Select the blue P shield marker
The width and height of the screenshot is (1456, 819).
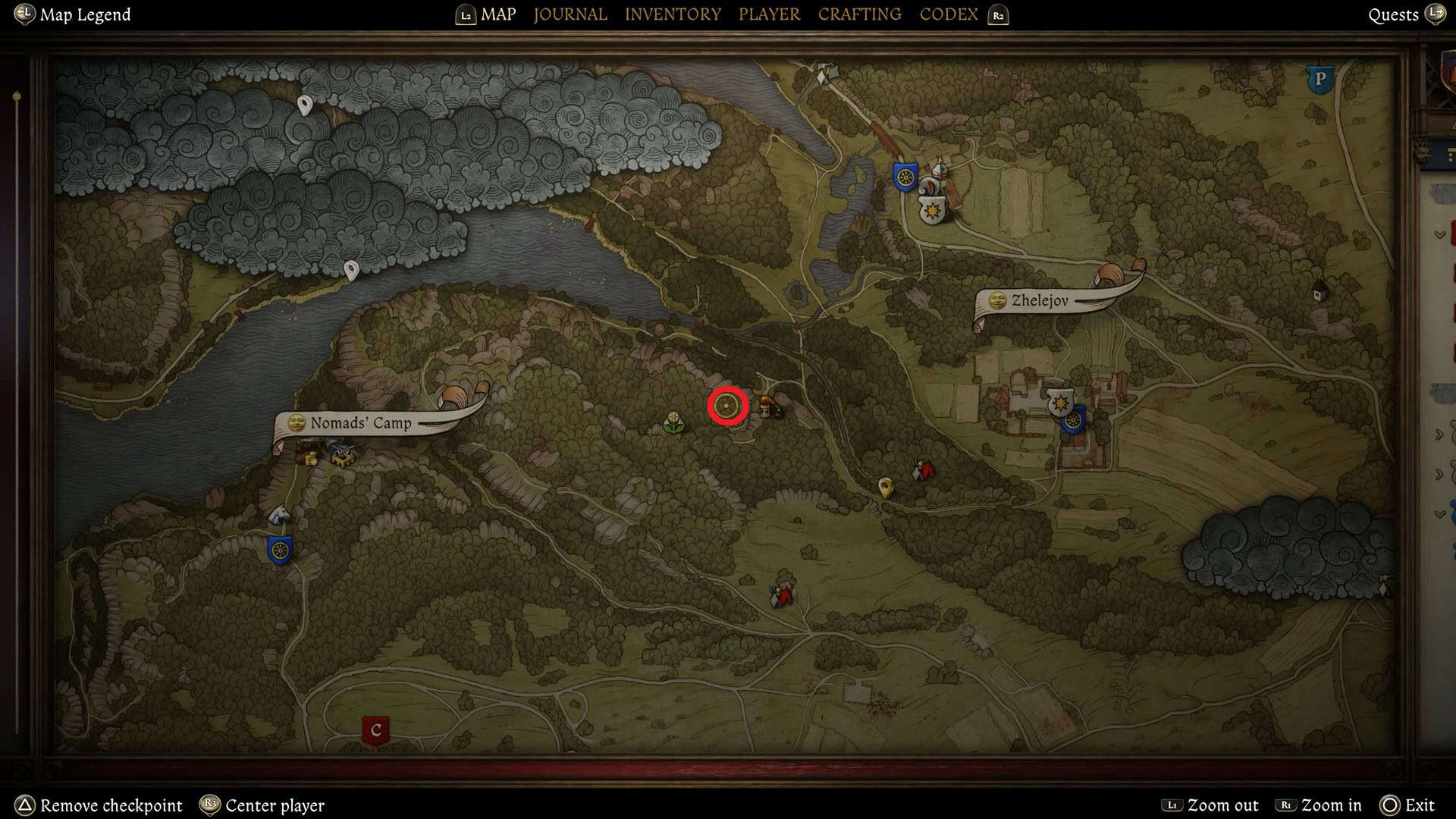(1319, 79)
